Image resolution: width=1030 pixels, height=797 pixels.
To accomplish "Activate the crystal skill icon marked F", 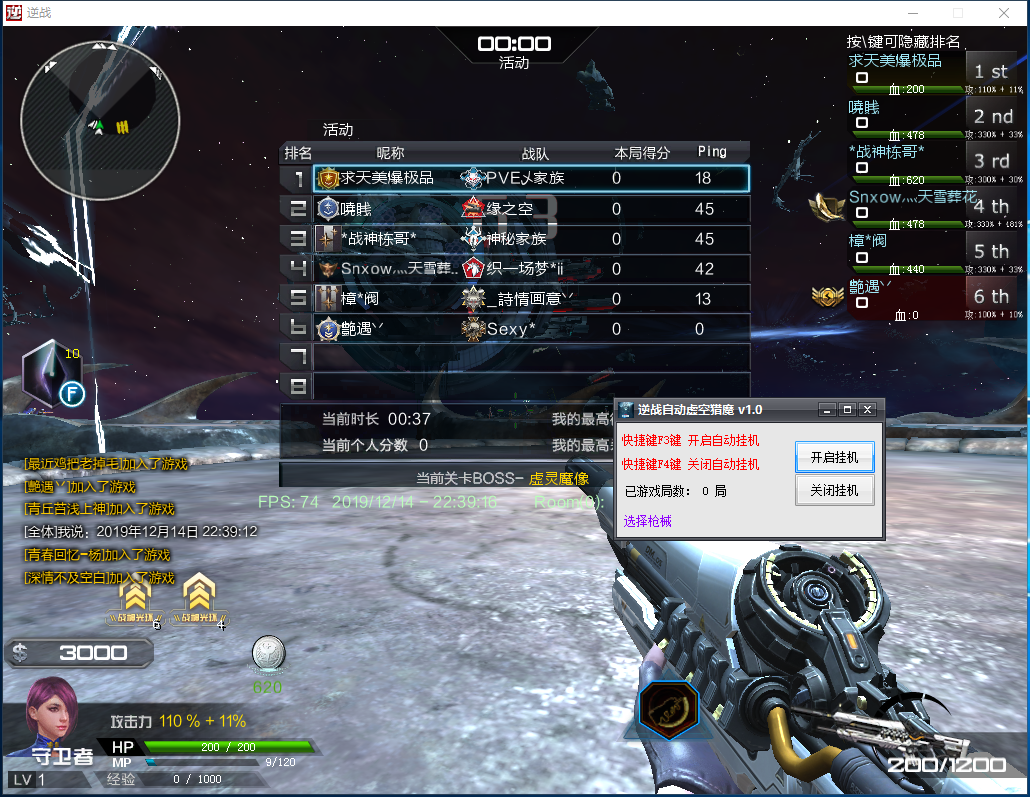I will 52,377.
